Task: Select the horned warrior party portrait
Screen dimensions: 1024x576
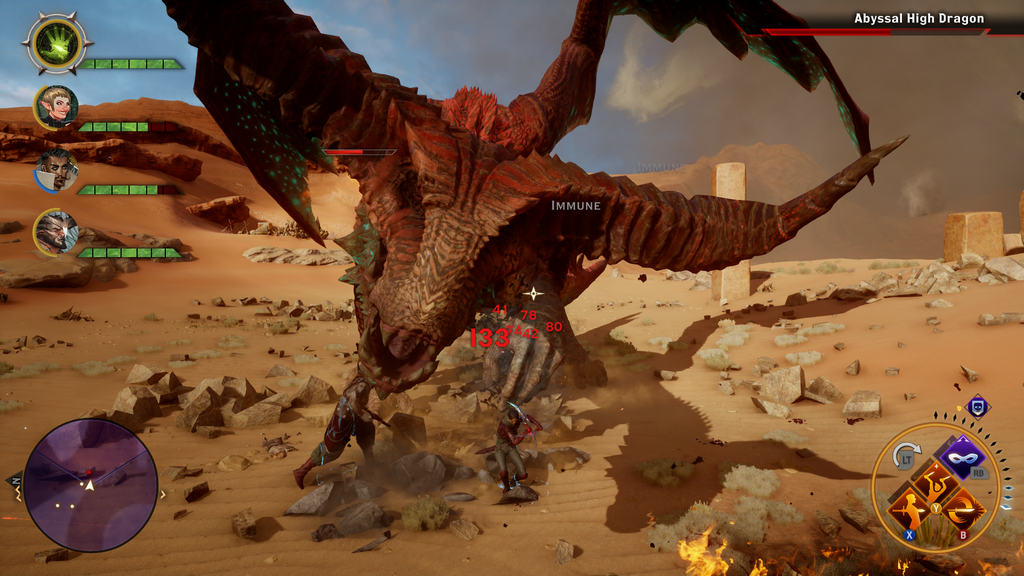Action: click(x=54, y=232)
